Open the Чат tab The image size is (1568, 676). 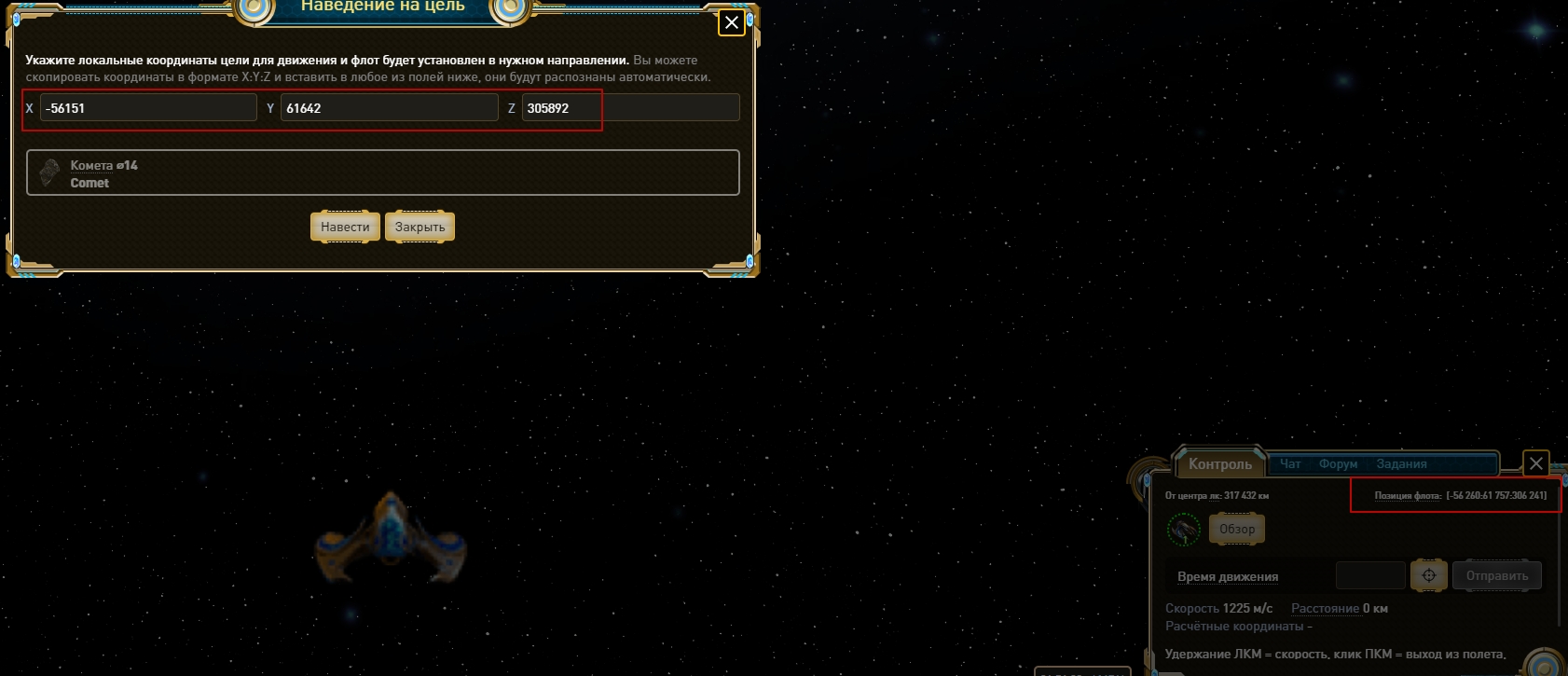(x=1290, y=463)
